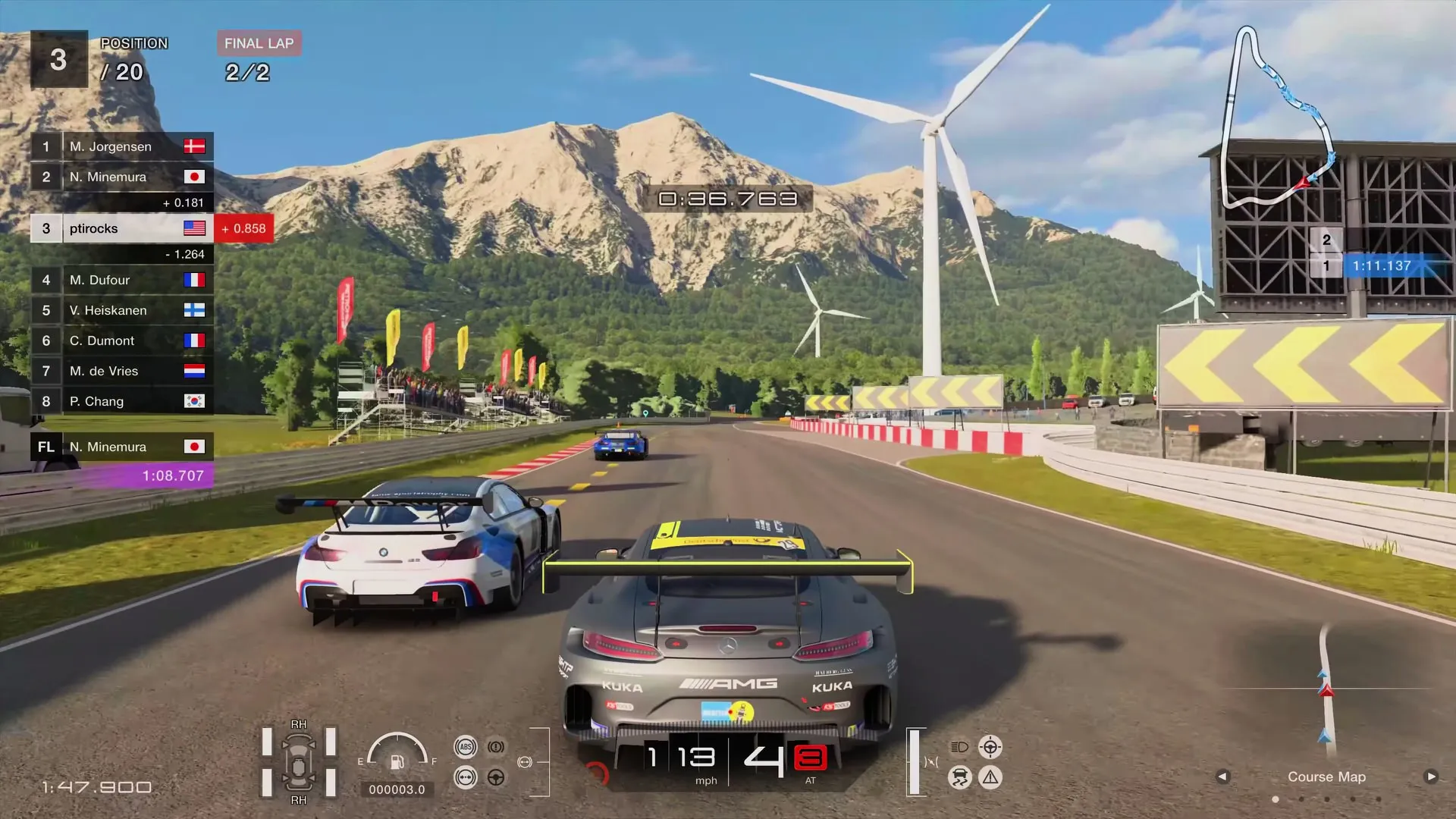This screenshot has height=819, width=1456.
Task: Highlight the ptirocks leaderboard row
Action: coord(121,228)
